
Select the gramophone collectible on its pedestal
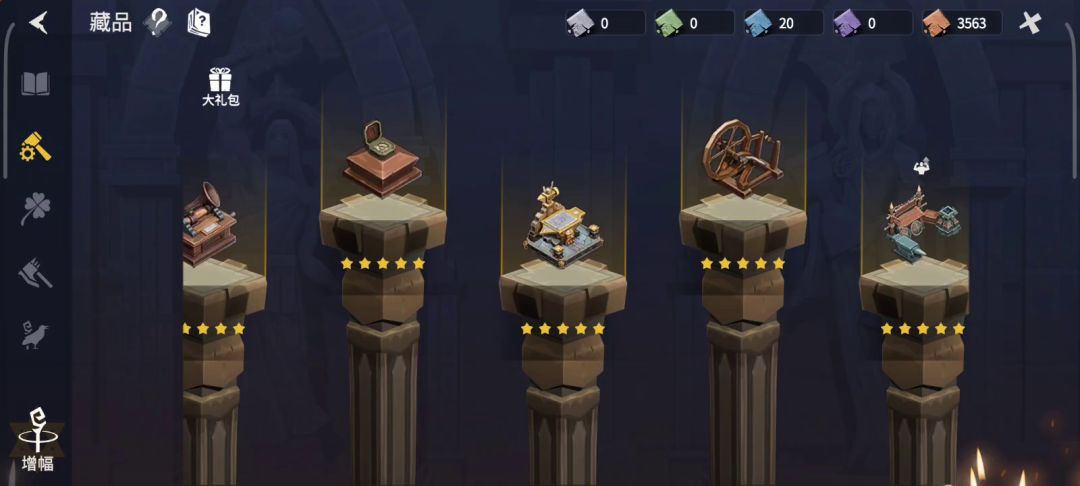[210, 224]
